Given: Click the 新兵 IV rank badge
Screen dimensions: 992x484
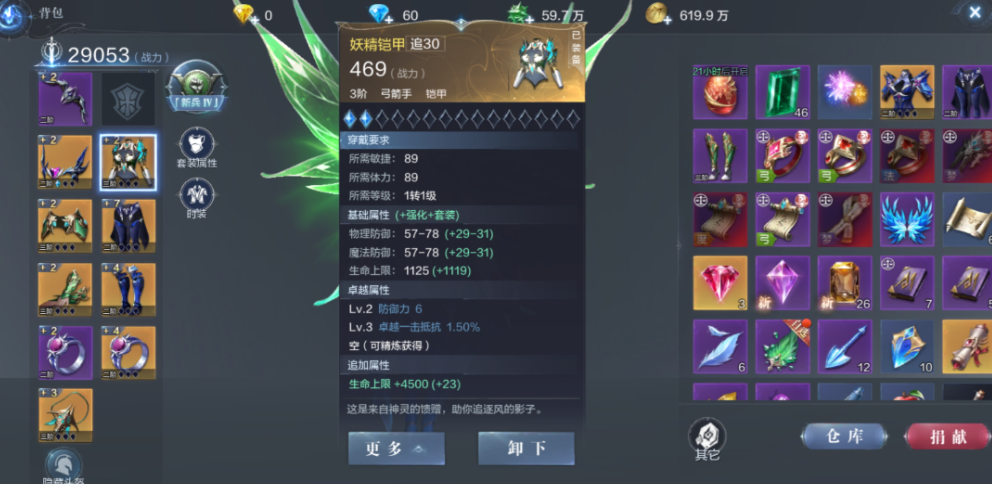Looking at the screenshot, I should click(x=197, y=88).
